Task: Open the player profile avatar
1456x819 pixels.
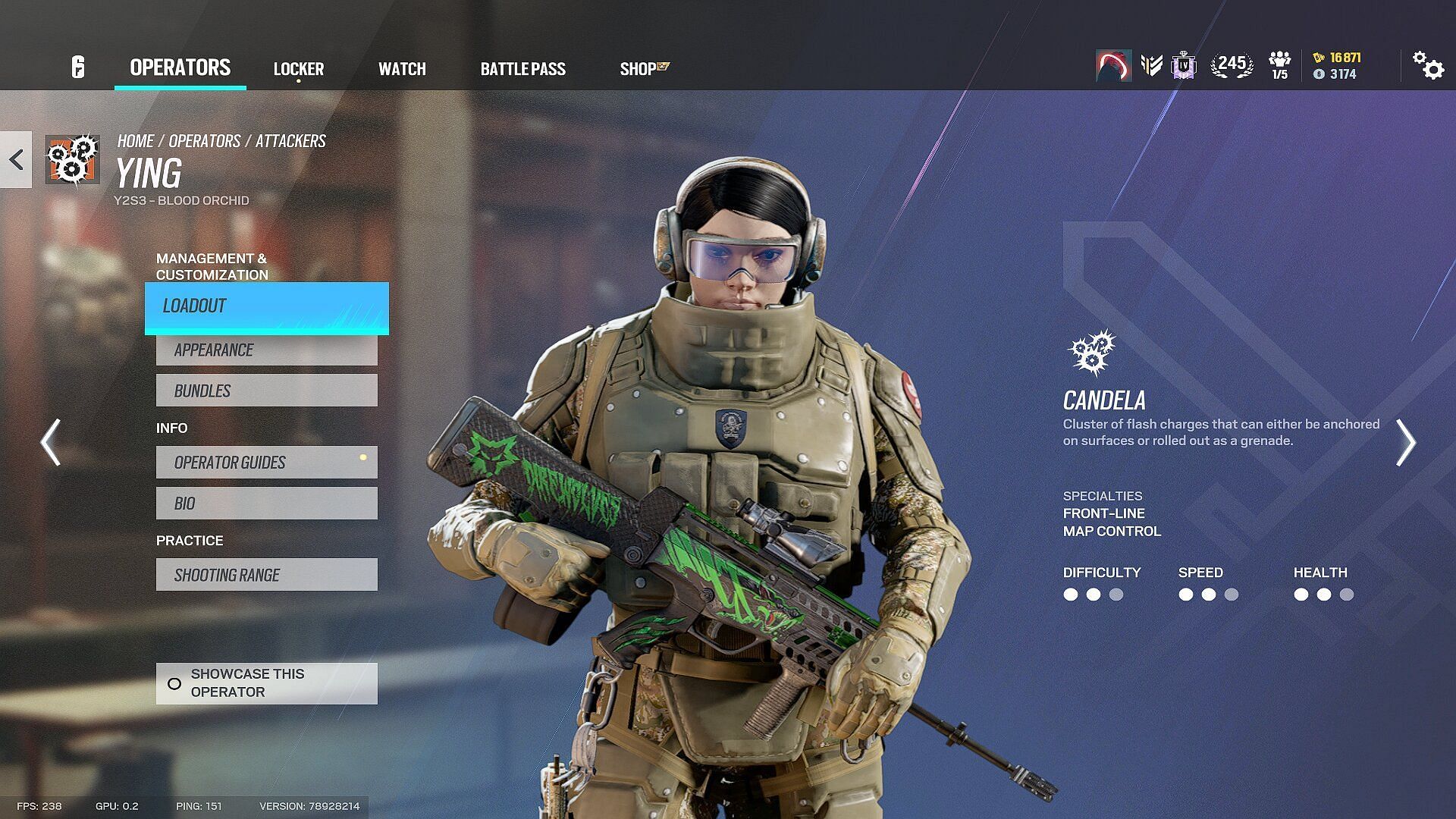Action: click(1113, 66)
